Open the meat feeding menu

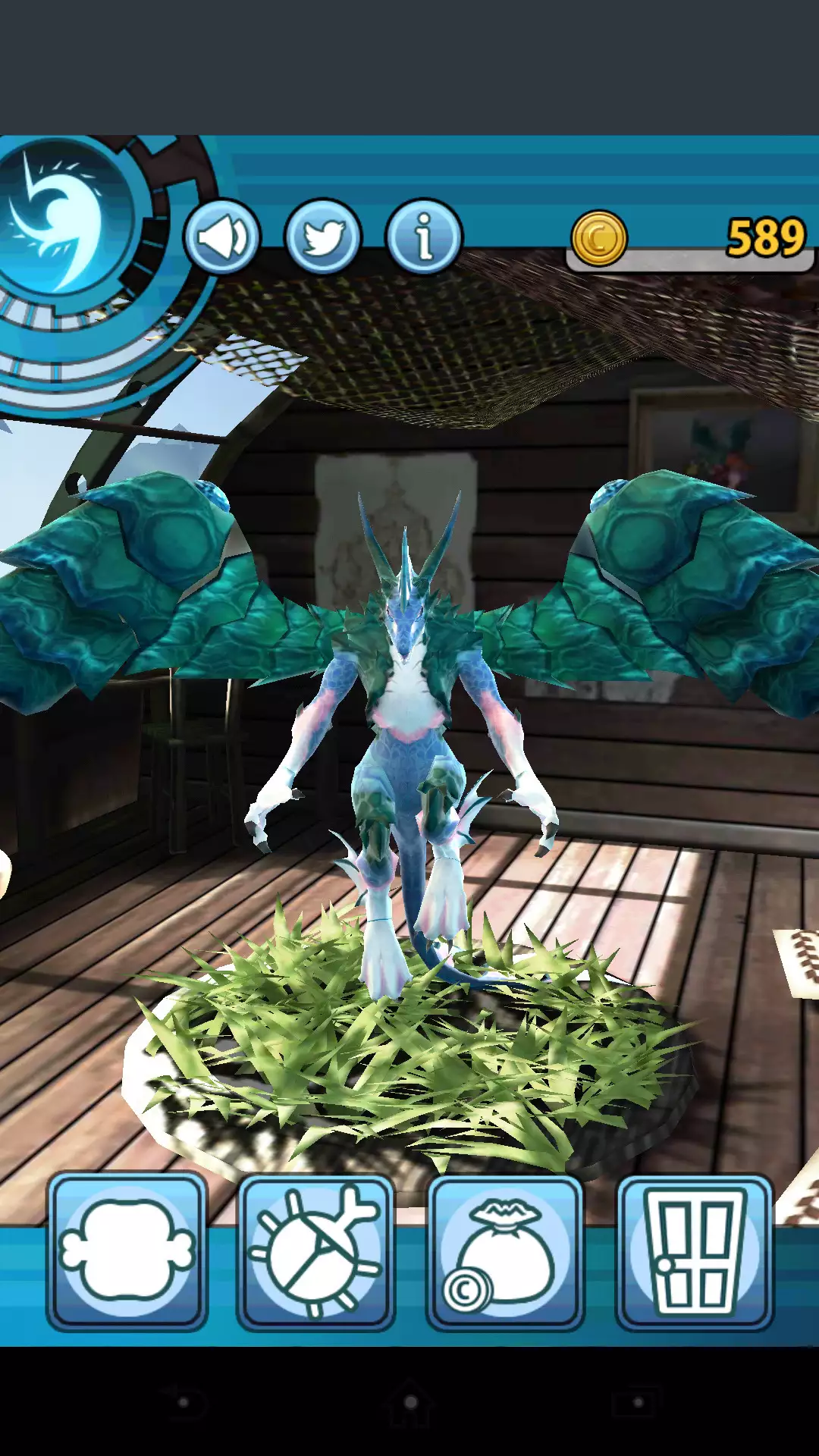[x=127, y=1252]
